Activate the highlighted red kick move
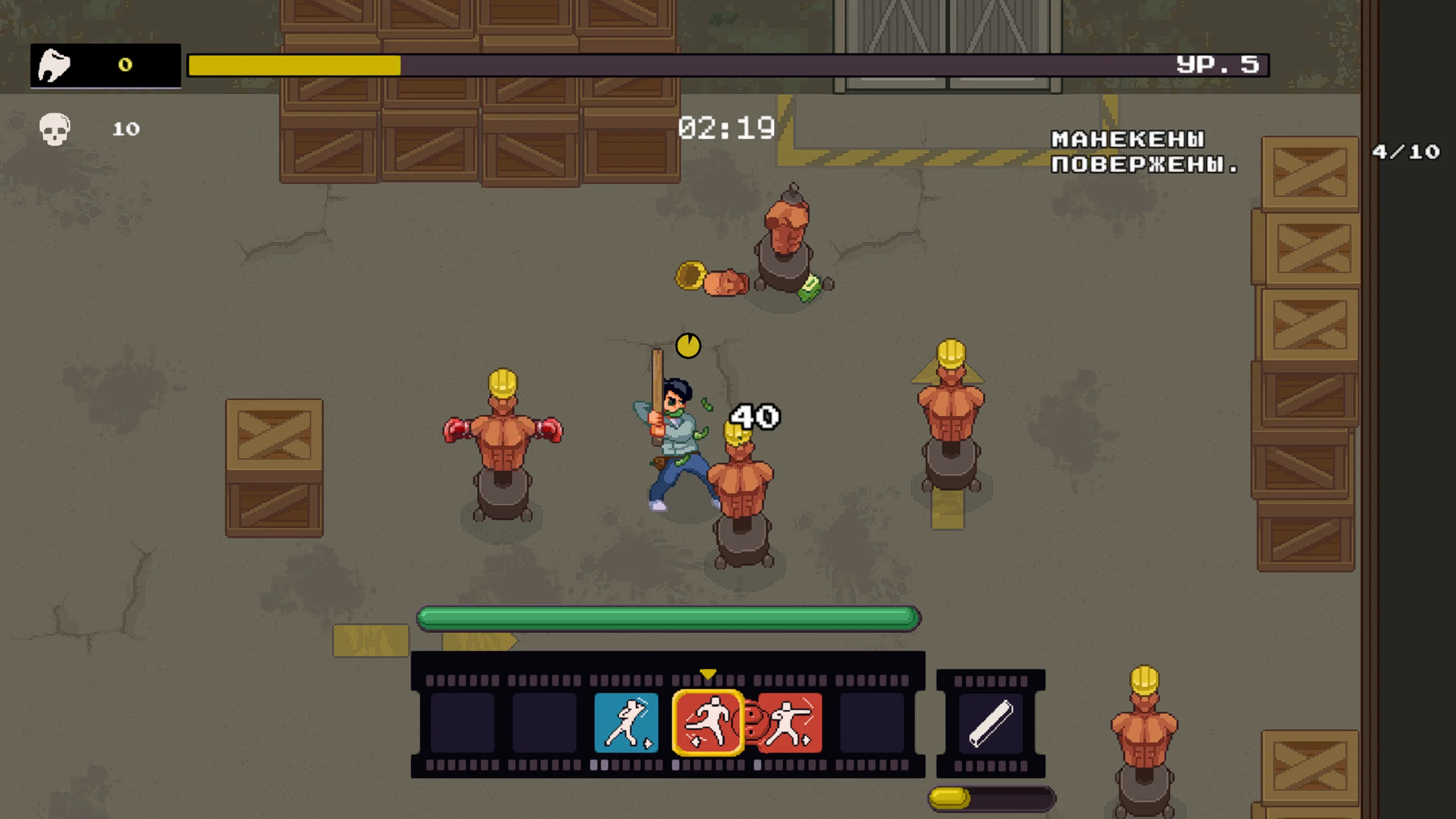Image resolution: width=1456 pixels, height=819 pixels. [x=708, y=722]
